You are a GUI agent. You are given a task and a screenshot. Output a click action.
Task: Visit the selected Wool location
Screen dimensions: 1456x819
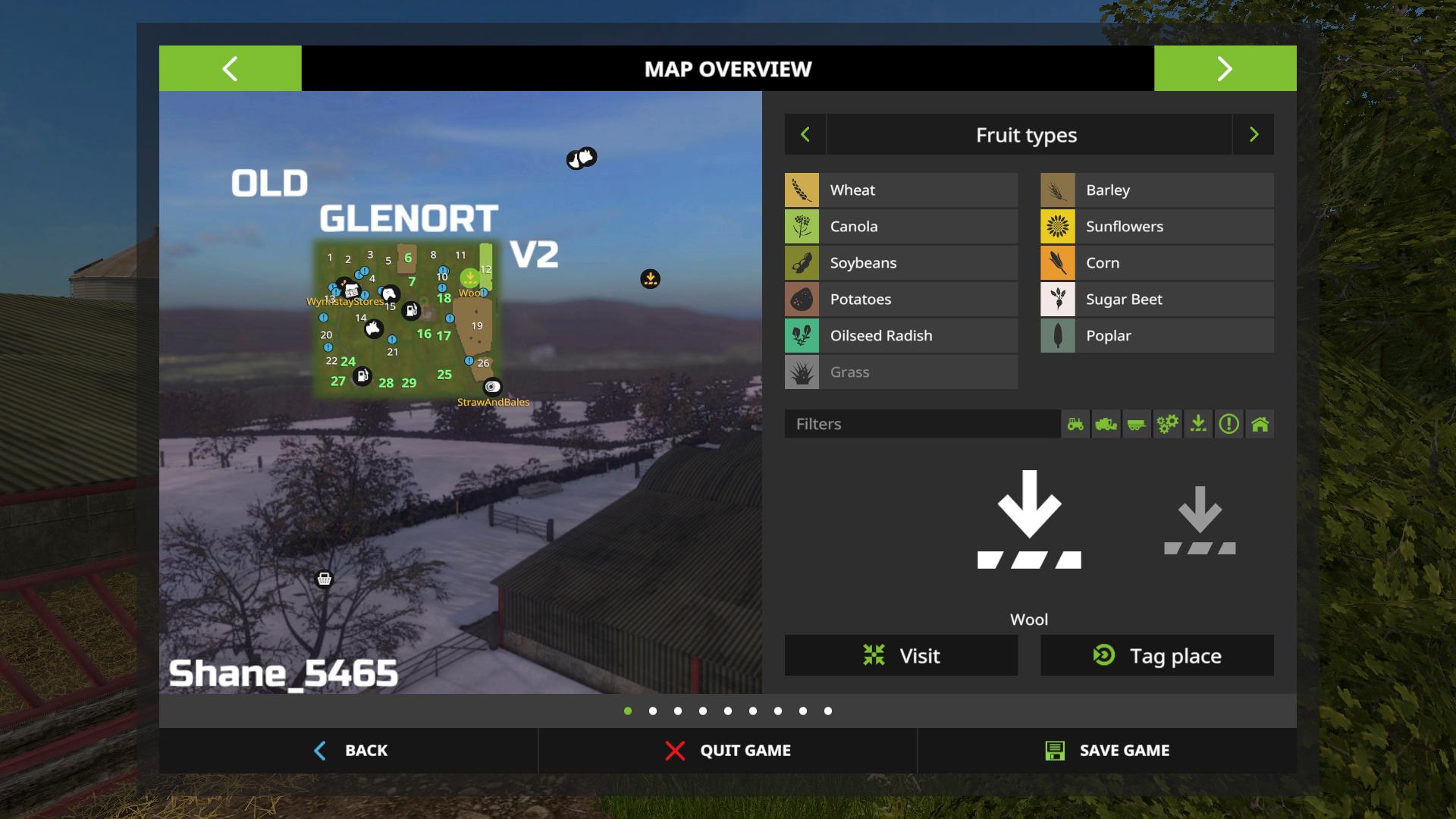click(x=901, y=655)
